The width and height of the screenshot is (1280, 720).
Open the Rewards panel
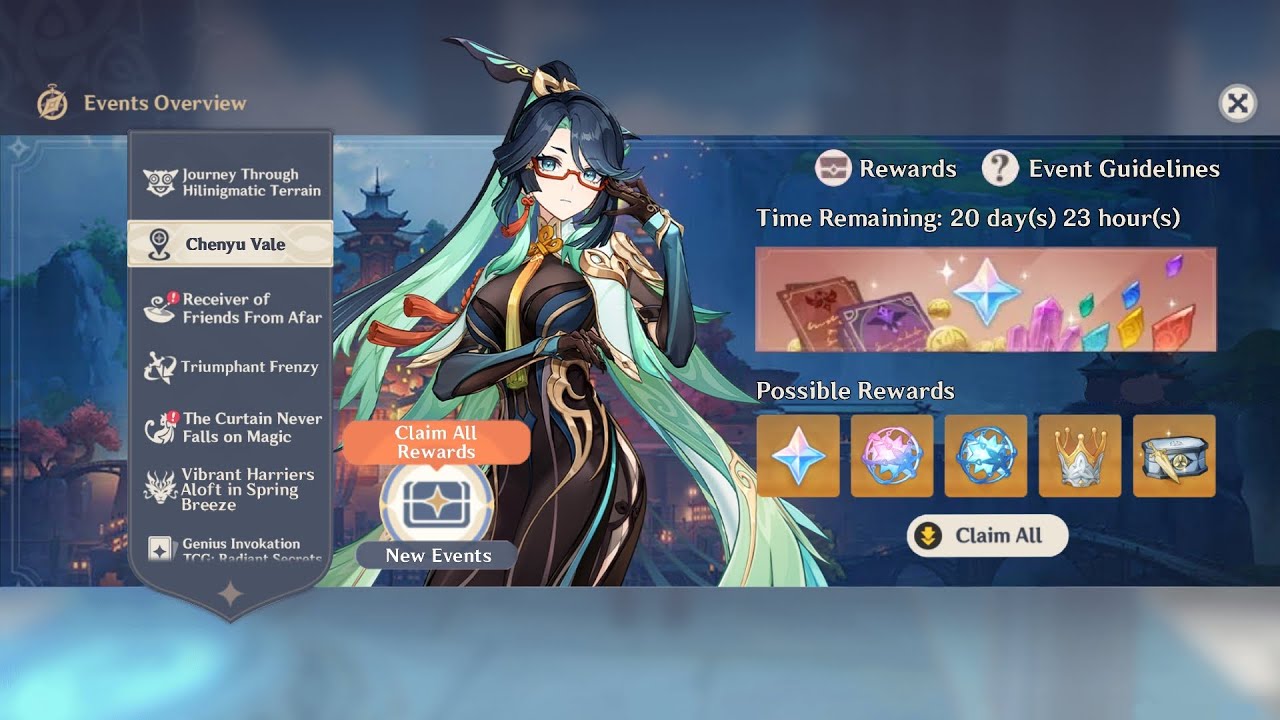tap(886, 169)
